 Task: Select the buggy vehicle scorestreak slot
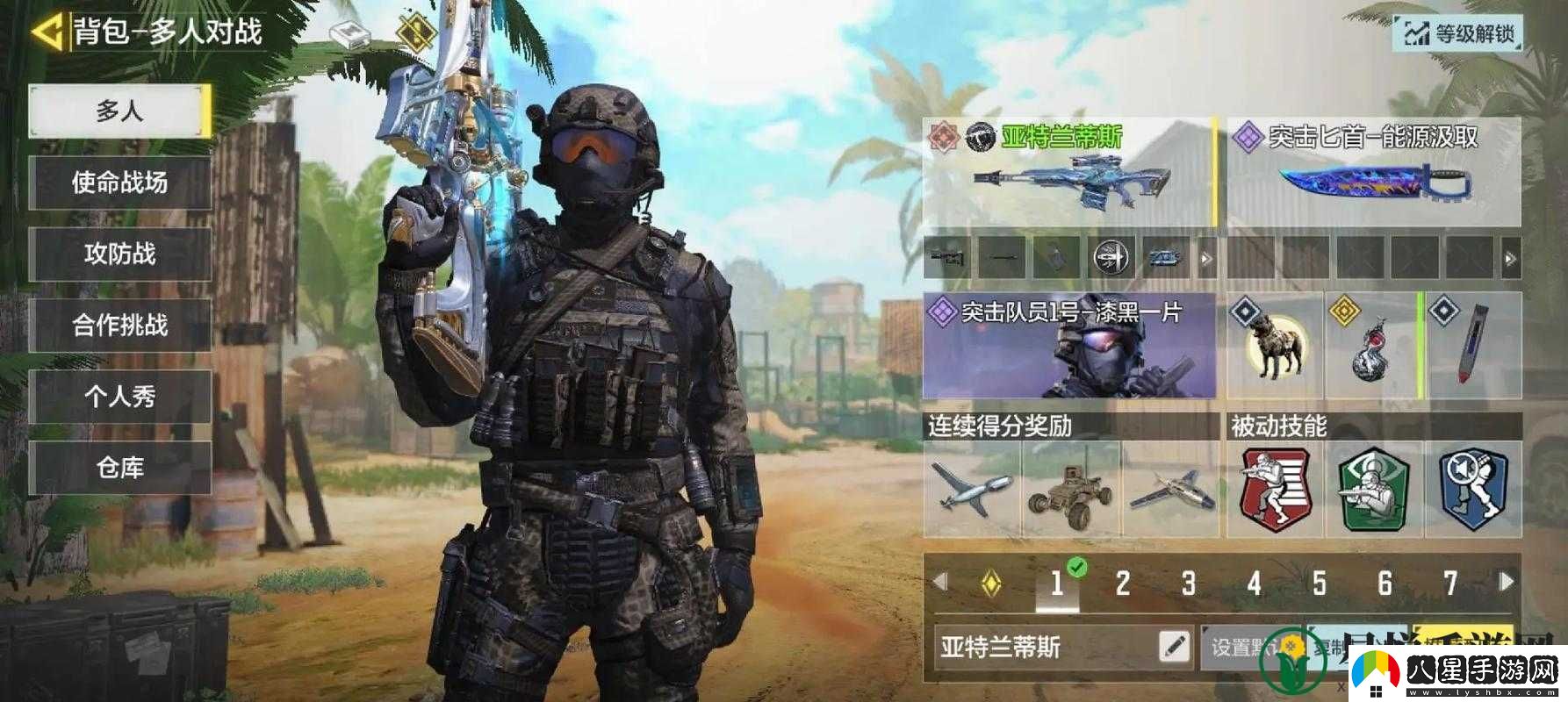point(1071,490)
